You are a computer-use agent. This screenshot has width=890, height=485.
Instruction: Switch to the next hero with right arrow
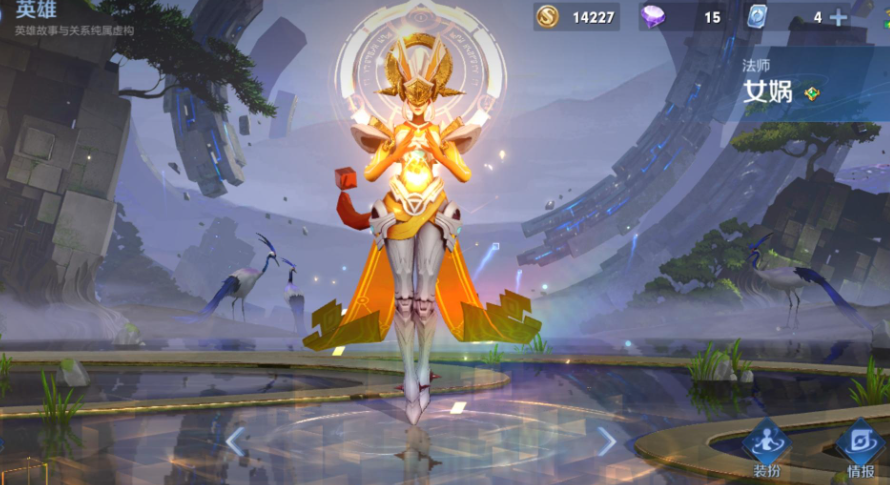click(x=607, y=441)
